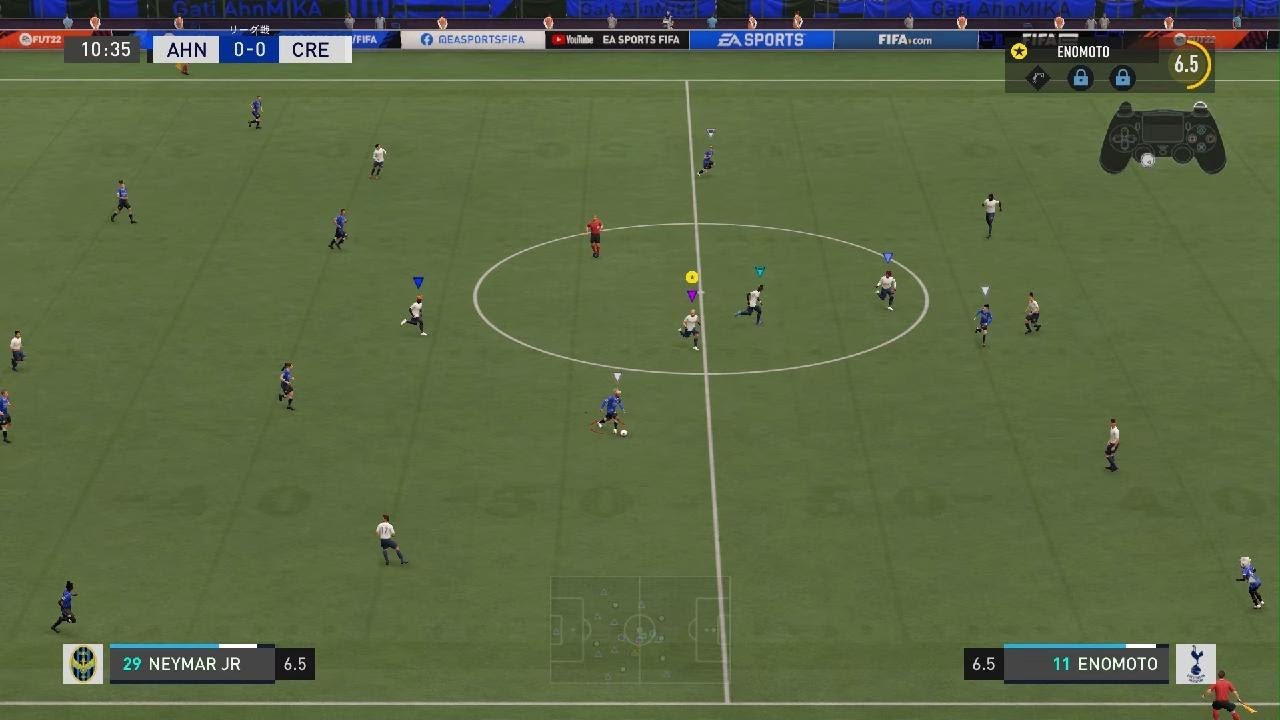The height and width of the screenshot is (720, 1280).
Task: Click the yellow star icon beside Enomoto
Action: (x=1019, y=52)
